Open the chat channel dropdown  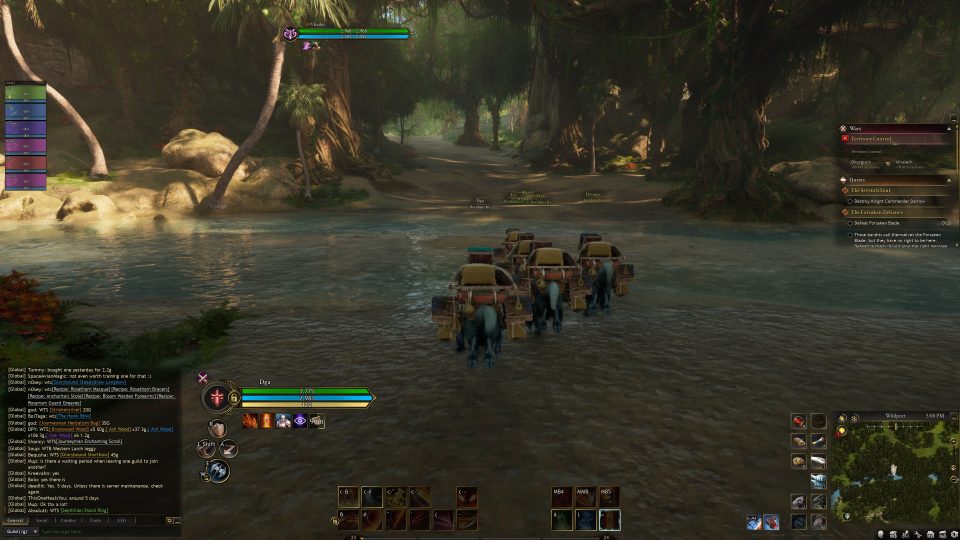coord(18,532)
